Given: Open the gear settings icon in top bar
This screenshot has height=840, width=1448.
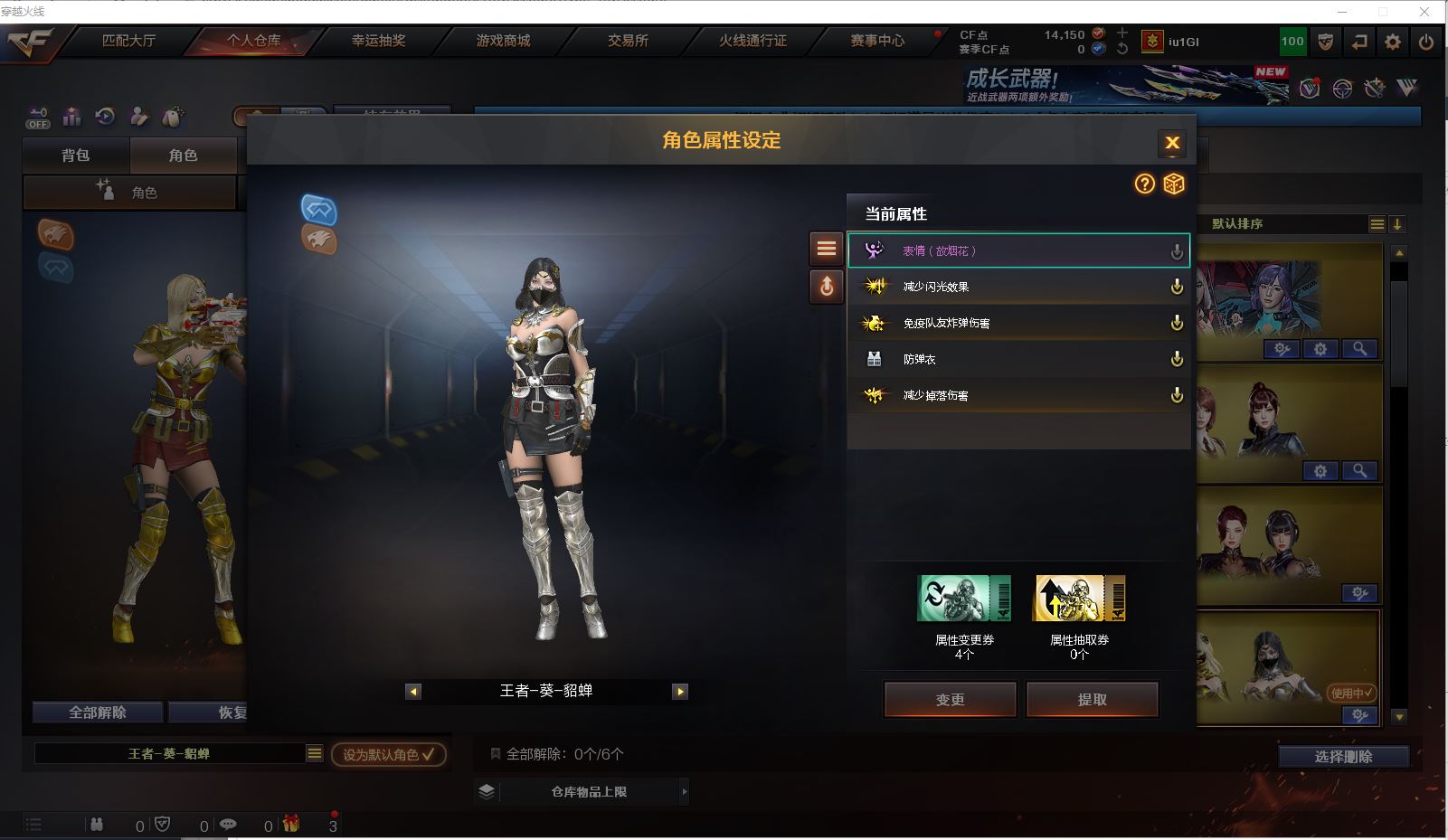Looking at the screenshot, I should tap(1393, 42).
